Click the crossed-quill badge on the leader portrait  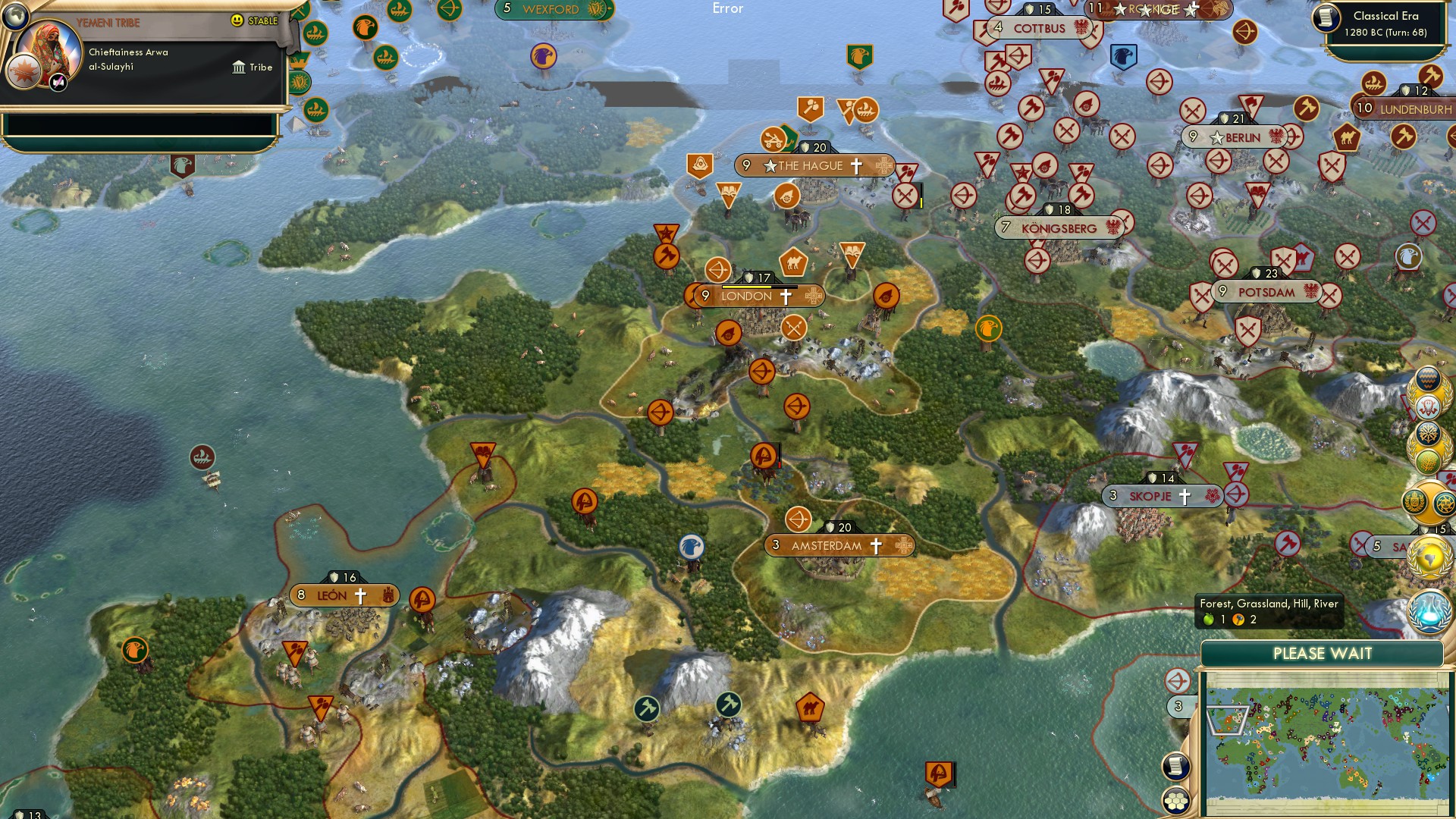58,85
